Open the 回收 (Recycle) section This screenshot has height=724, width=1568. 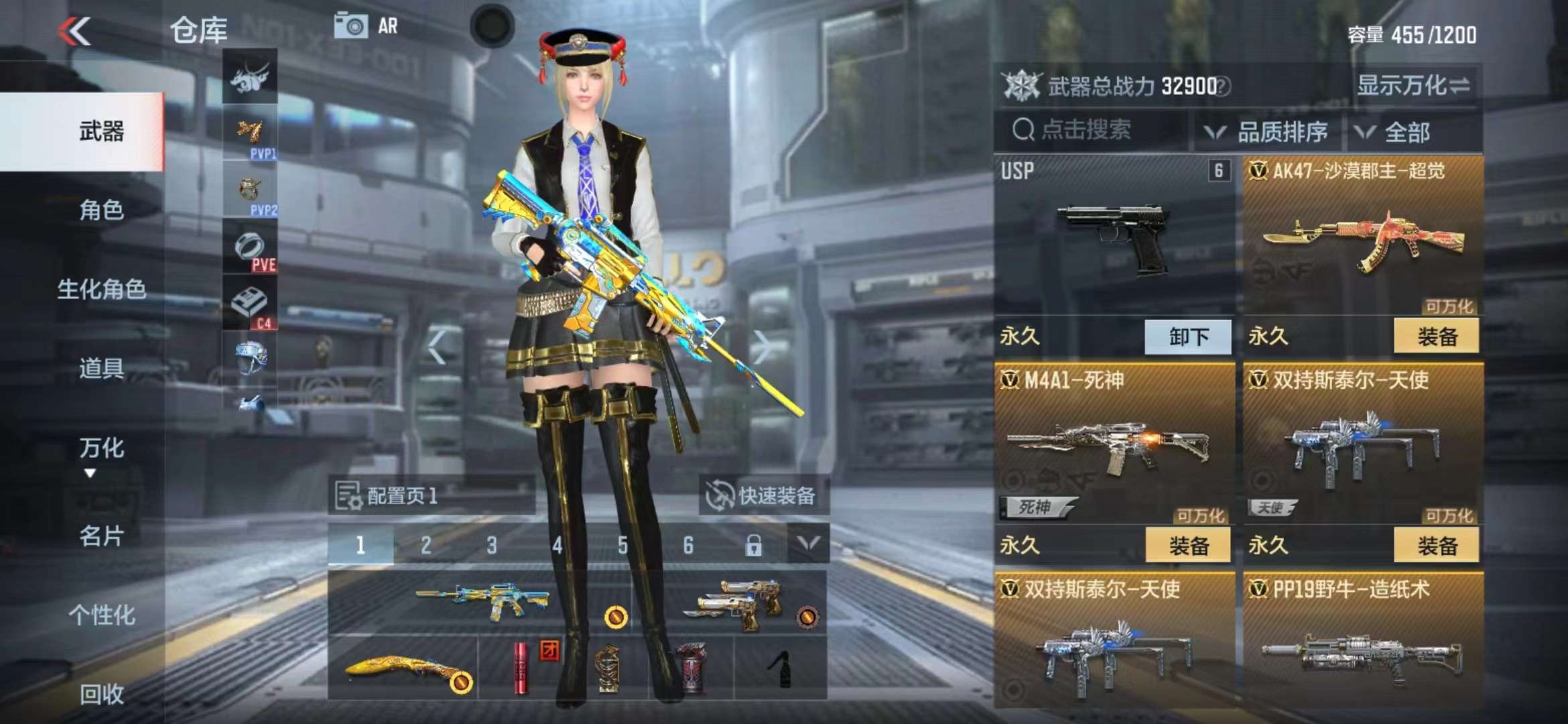pyautogui.click(x=101, y=694)
